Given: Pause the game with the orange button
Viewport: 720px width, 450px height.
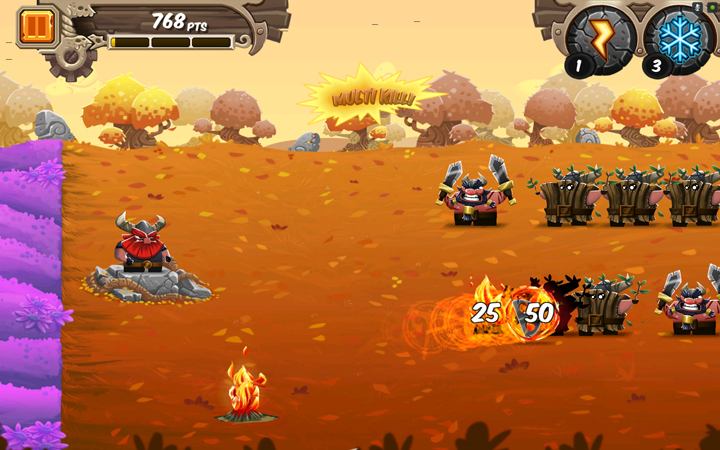Looking at the screenshot, I should 36,27.
